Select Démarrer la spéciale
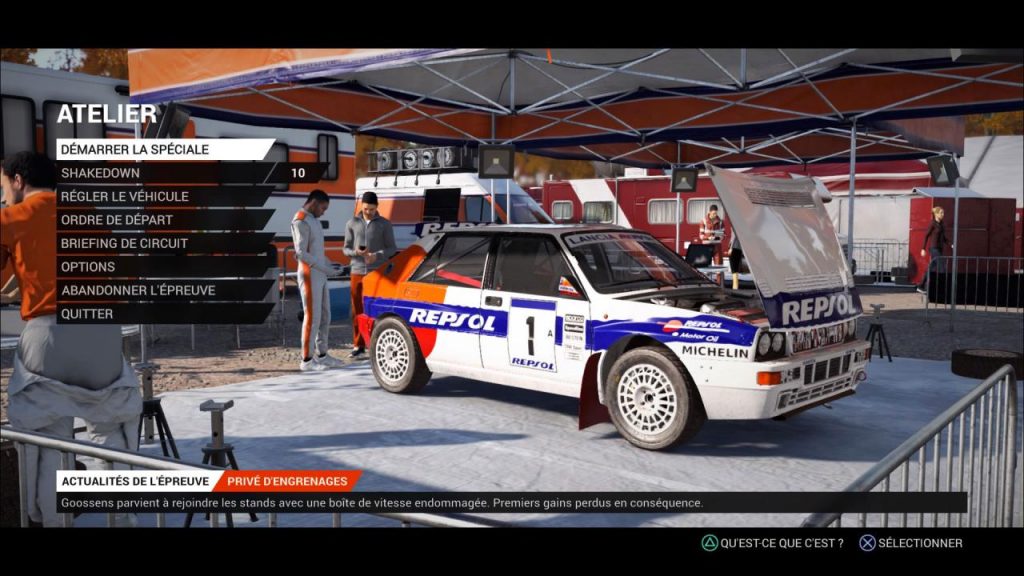Image resolution: width=1024 pixels, height=576 pixels. (135, 149)
